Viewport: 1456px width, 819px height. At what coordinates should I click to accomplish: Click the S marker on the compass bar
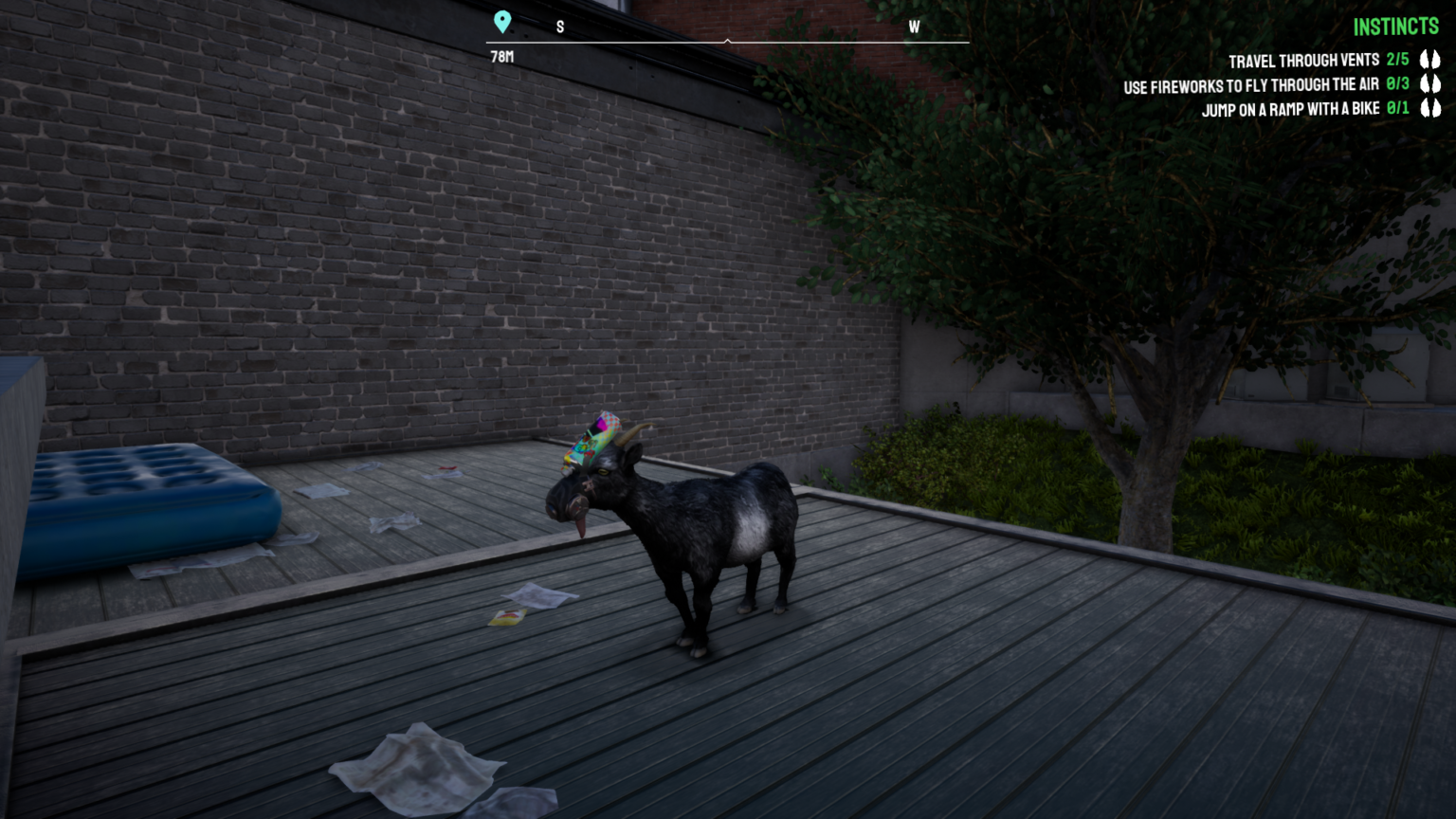(559, 27)
